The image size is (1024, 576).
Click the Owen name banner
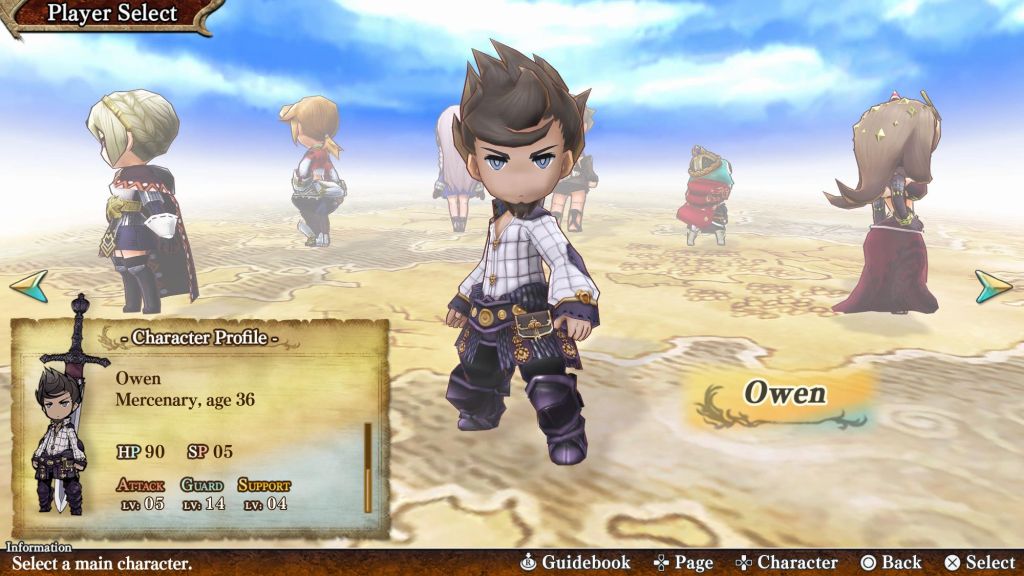pos(784,395)
